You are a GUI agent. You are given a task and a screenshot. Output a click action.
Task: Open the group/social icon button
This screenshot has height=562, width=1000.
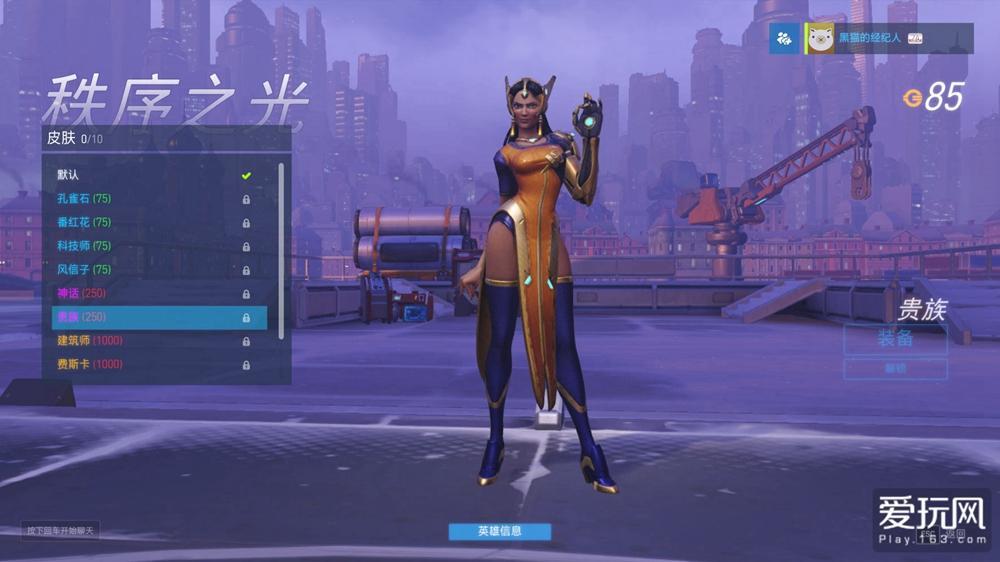pyautogui.click(x=784, y=38)
